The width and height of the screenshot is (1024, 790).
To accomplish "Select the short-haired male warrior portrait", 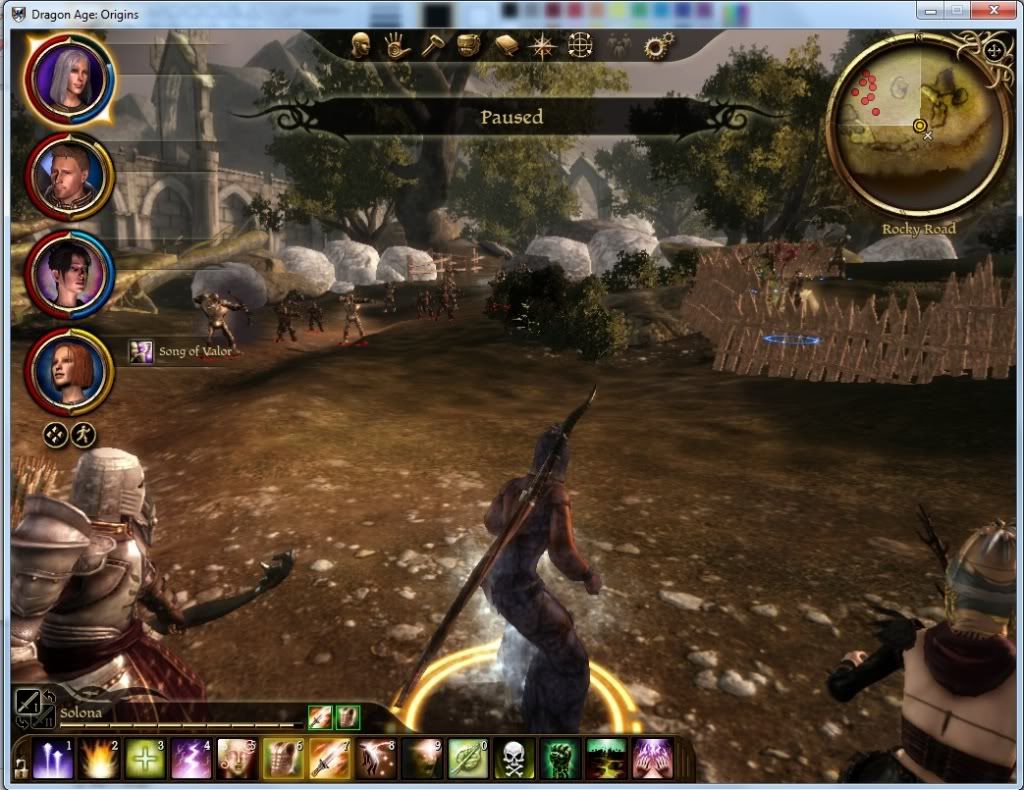I will tap(70, 177).
